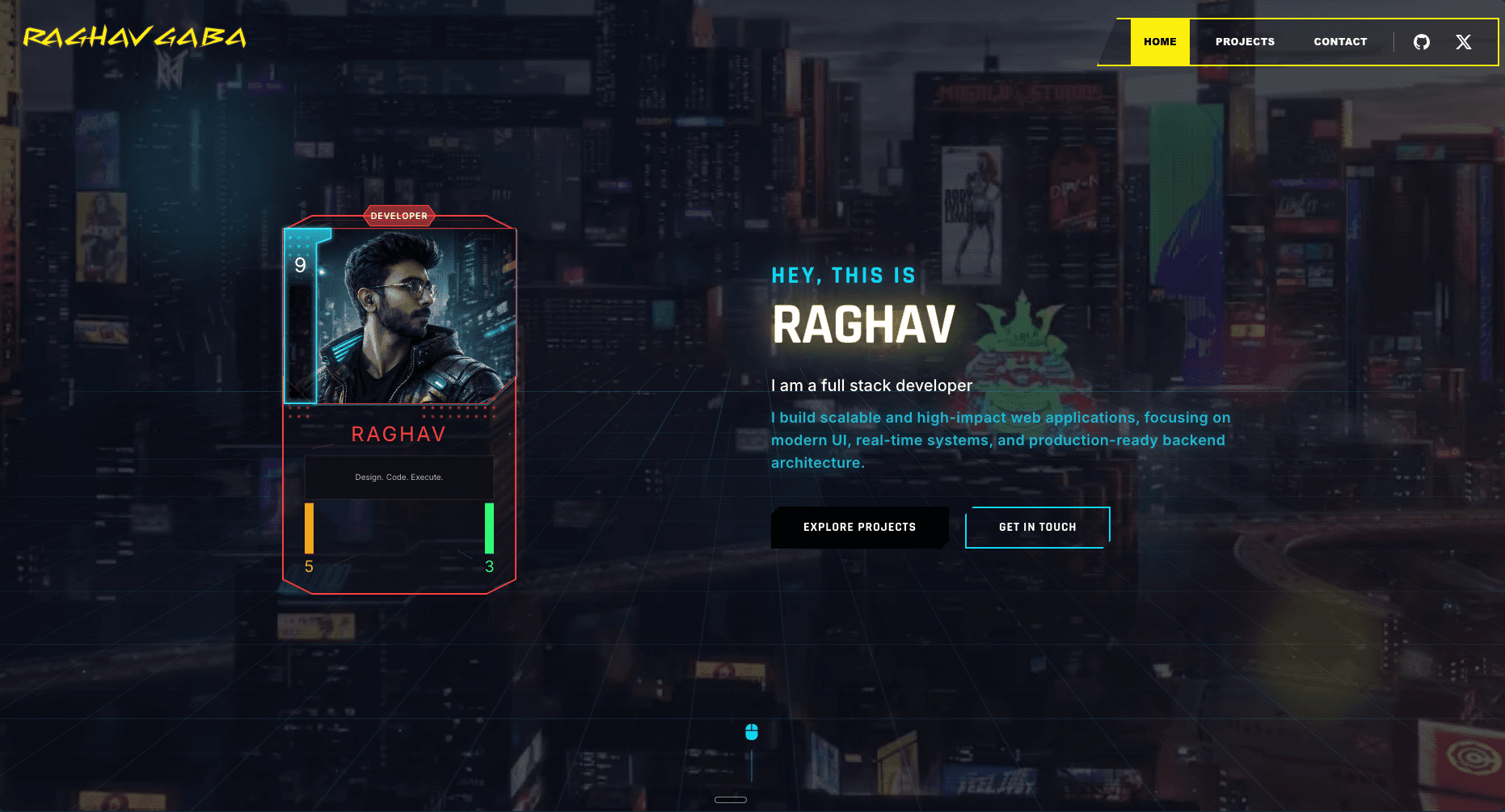Image resolution: width=1505 pixels, height=812 pixels.
Task: Click the mouse scroll indicator icon
Action: [752, 732]
